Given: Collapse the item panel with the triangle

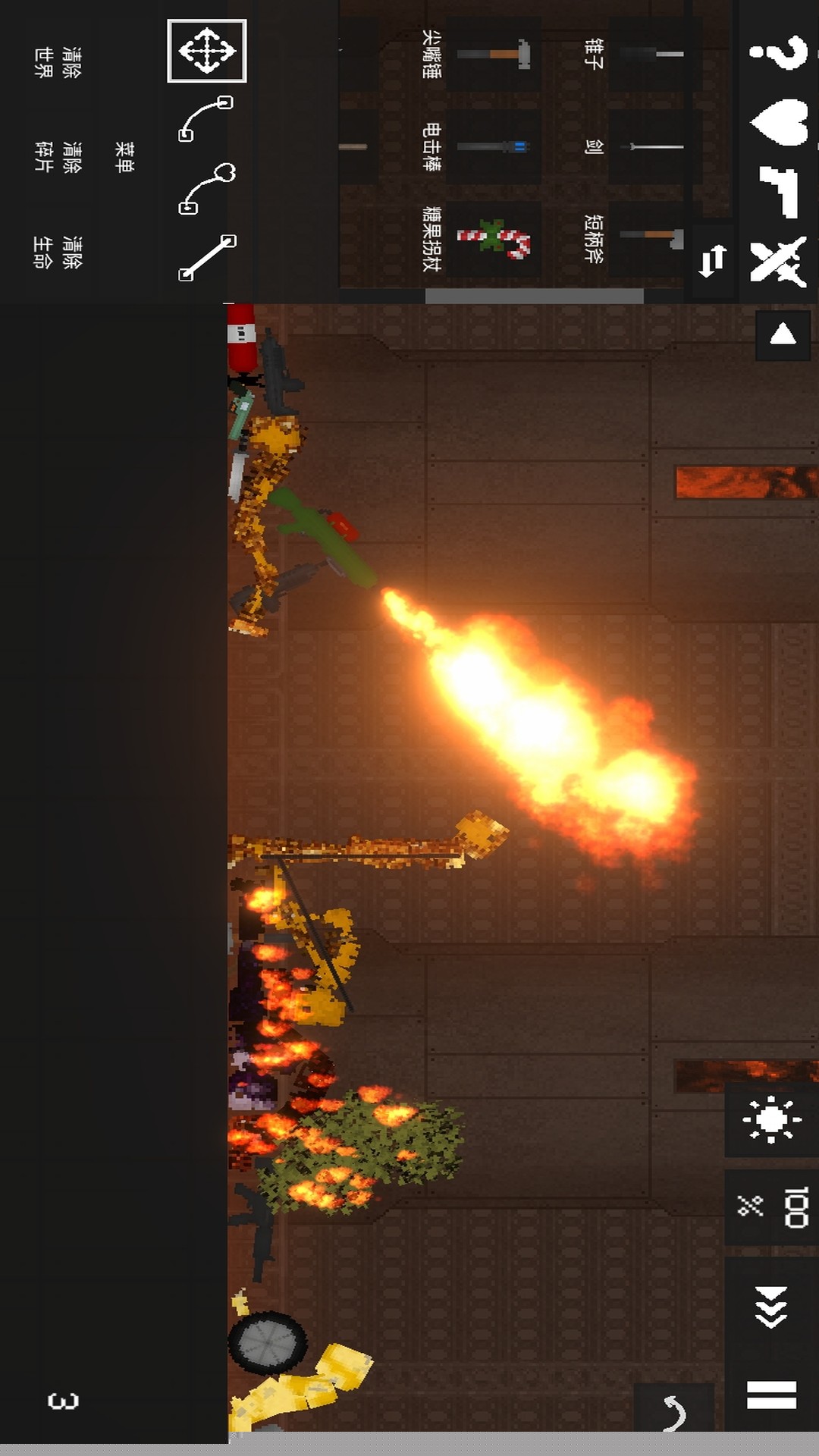Looking at the screenshot, I should (x=783, y=334).
